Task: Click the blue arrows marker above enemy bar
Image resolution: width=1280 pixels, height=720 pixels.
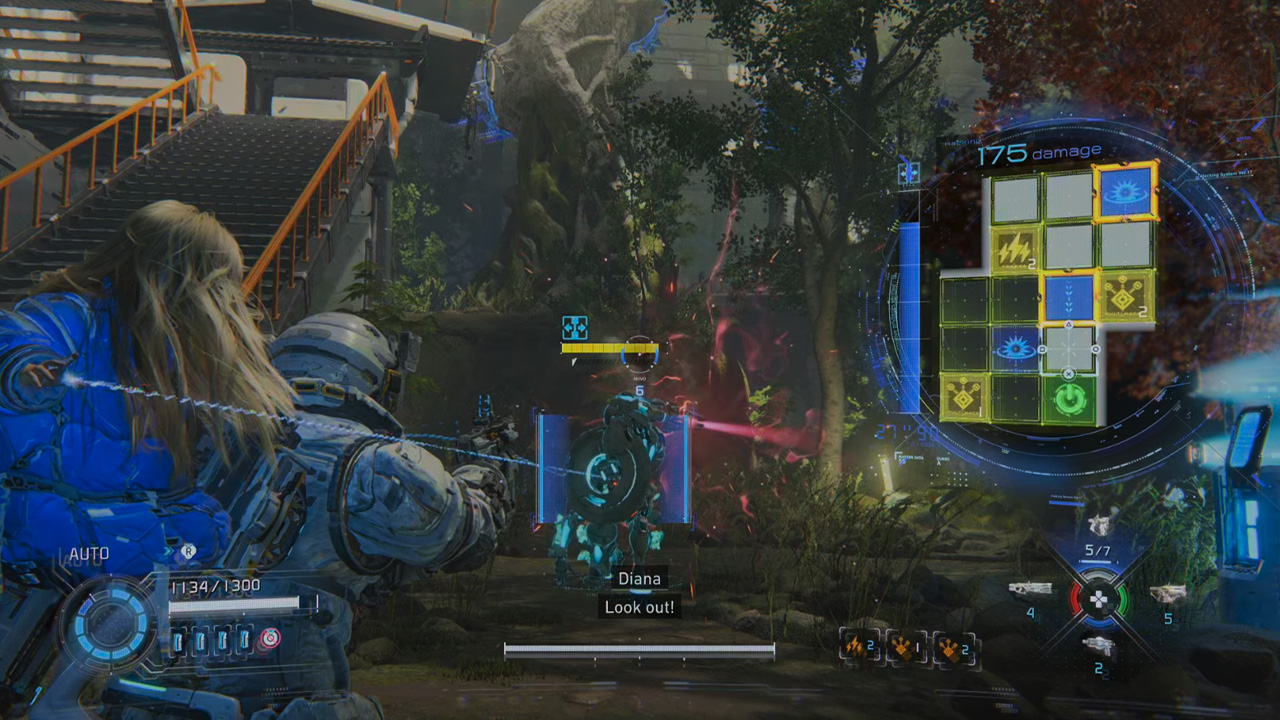Action: pos(574,327)
